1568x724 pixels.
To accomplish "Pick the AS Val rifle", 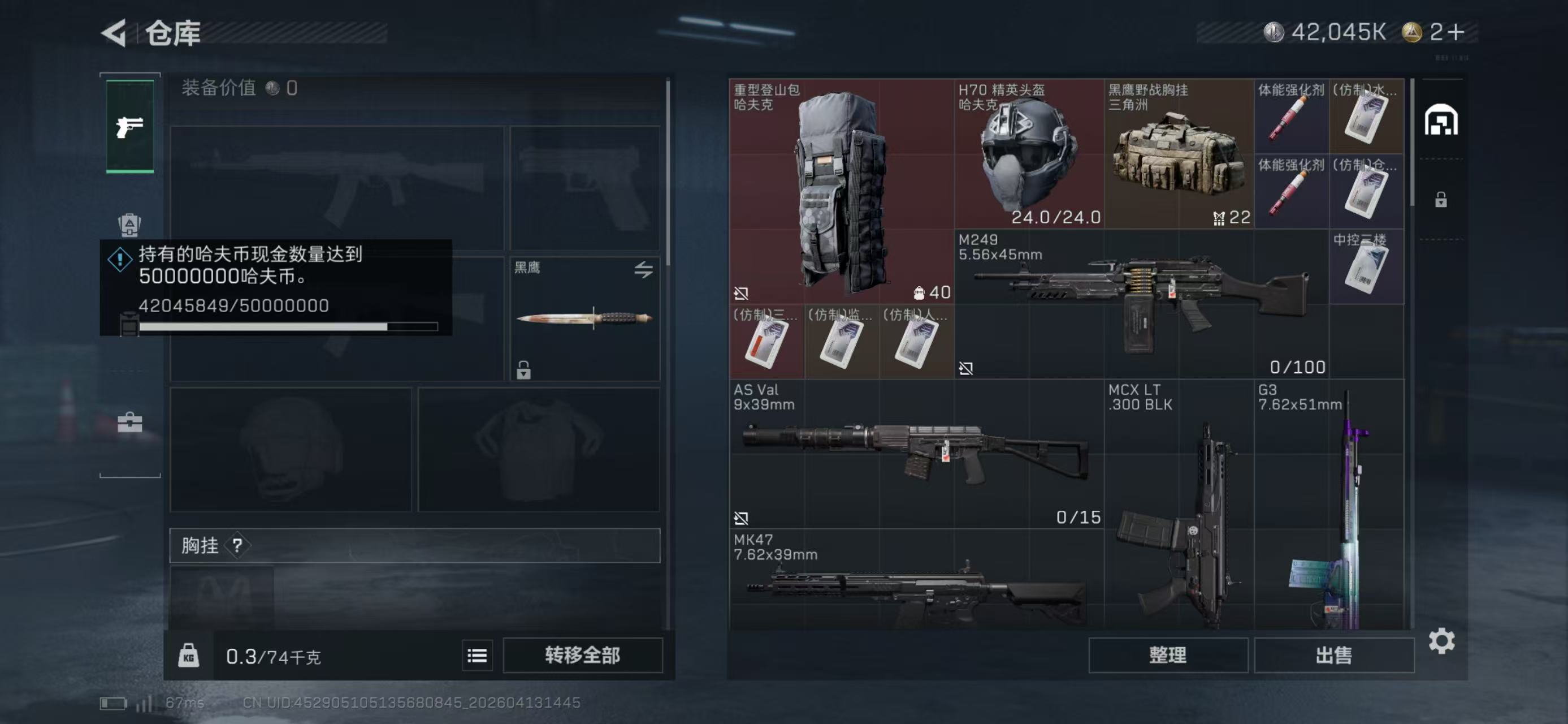I will point(916,453).
